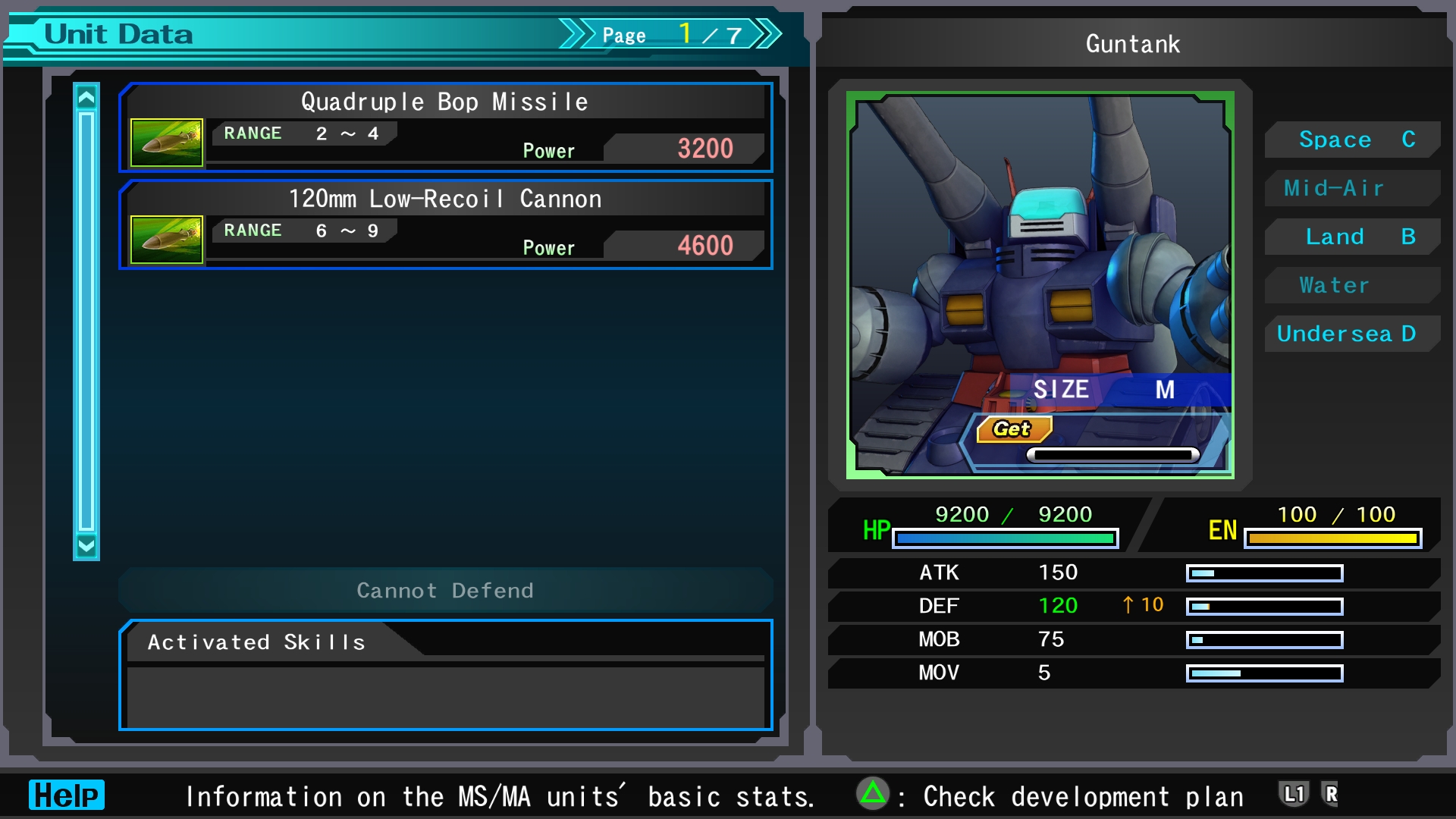Go to the next Unit Data page
The height and width of the screenshot is (819, 1456).
point(767,34)
